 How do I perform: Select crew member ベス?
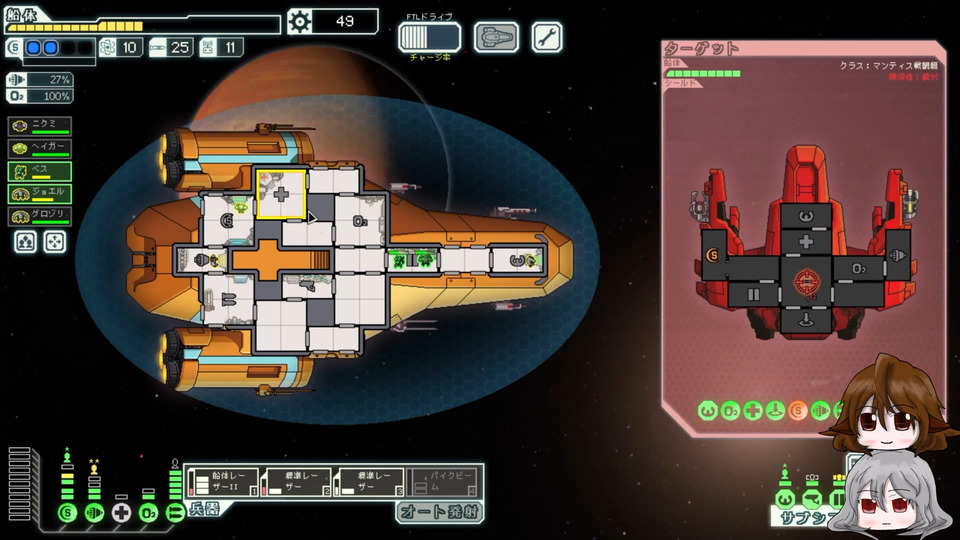pos(39,171)
